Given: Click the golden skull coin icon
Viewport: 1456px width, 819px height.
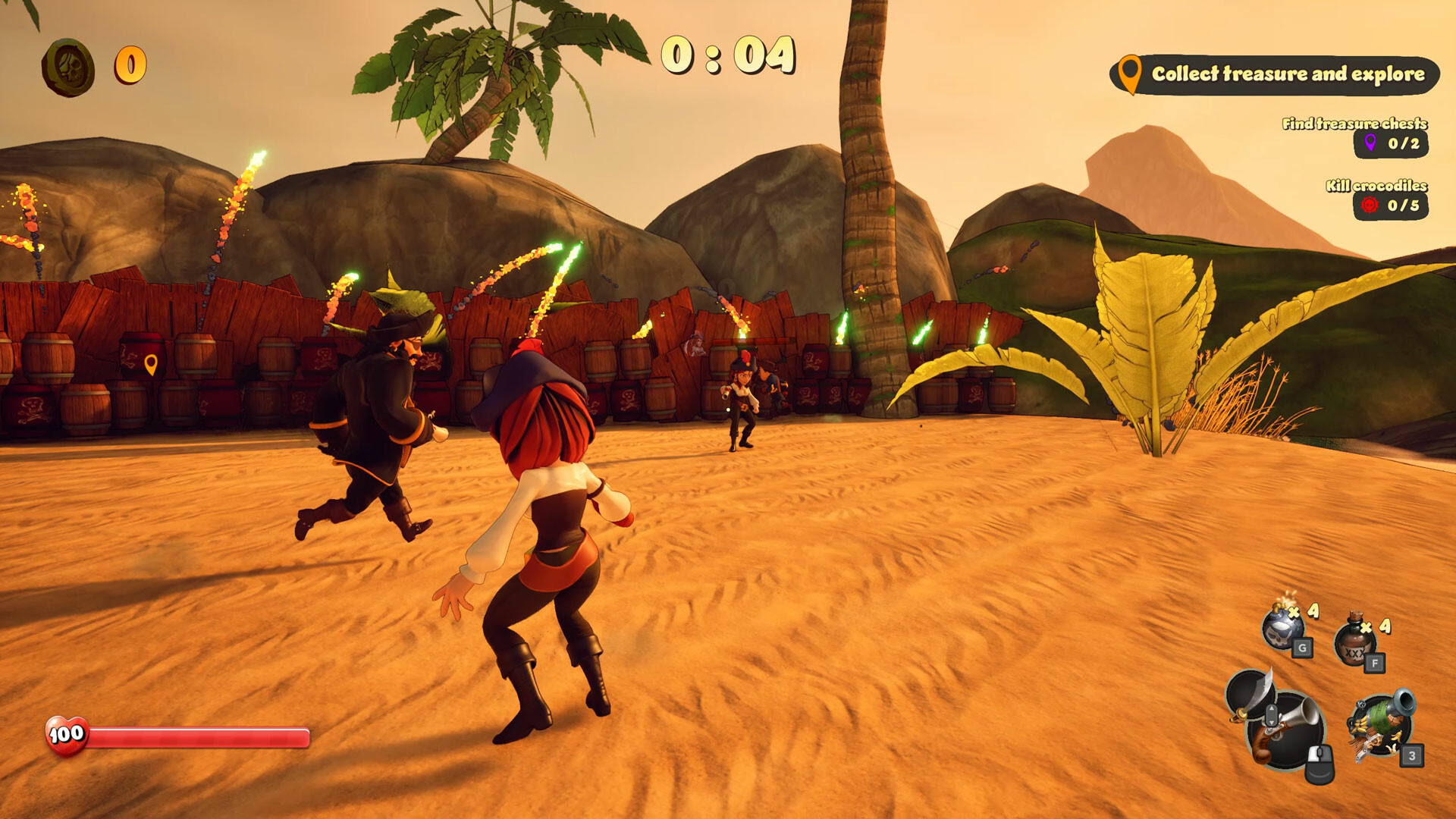Looking at the screenshot, I should (67, 67).
